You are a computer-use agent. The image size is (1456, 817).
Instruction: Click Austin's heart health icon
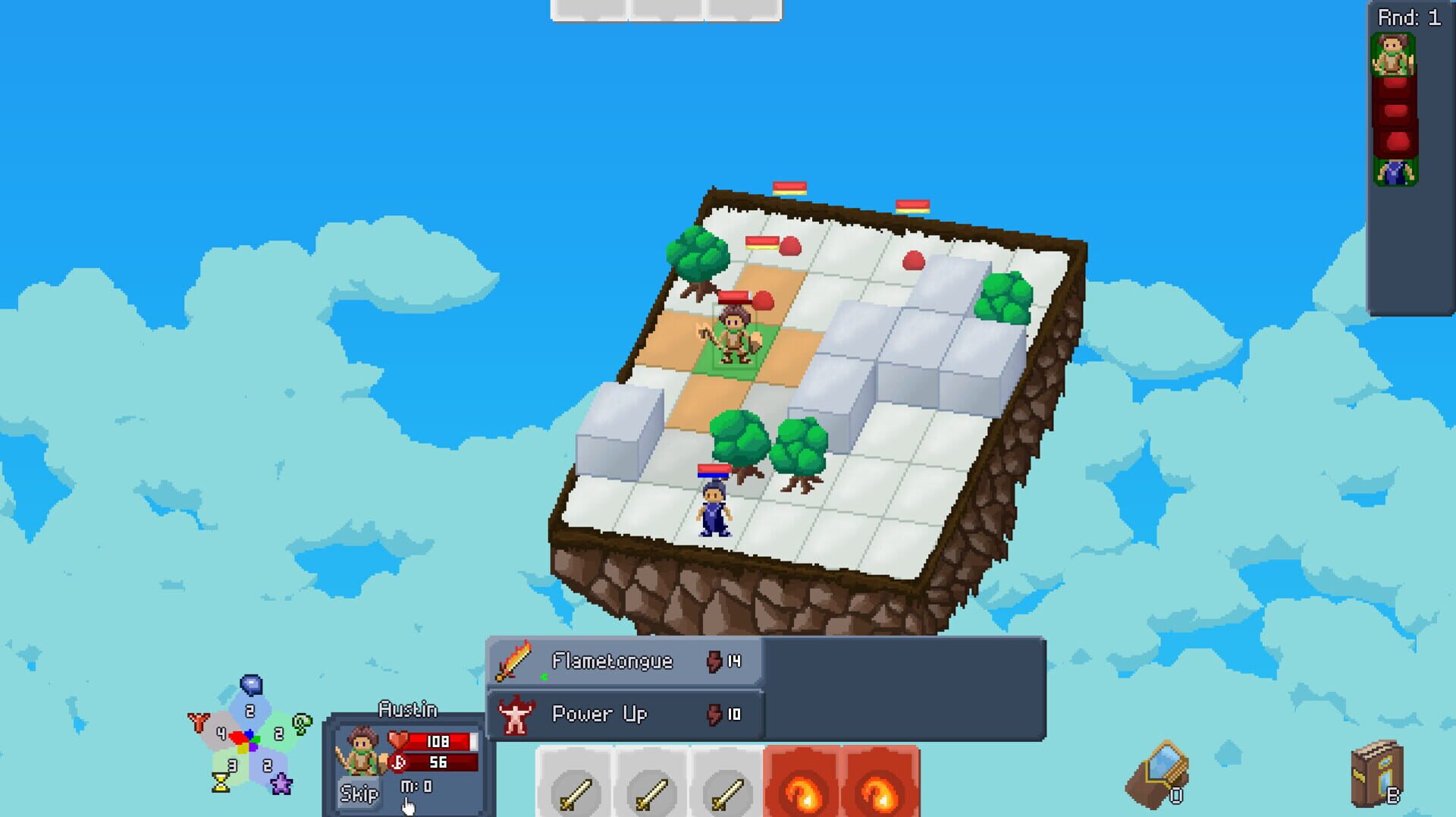tap(397, 740)
